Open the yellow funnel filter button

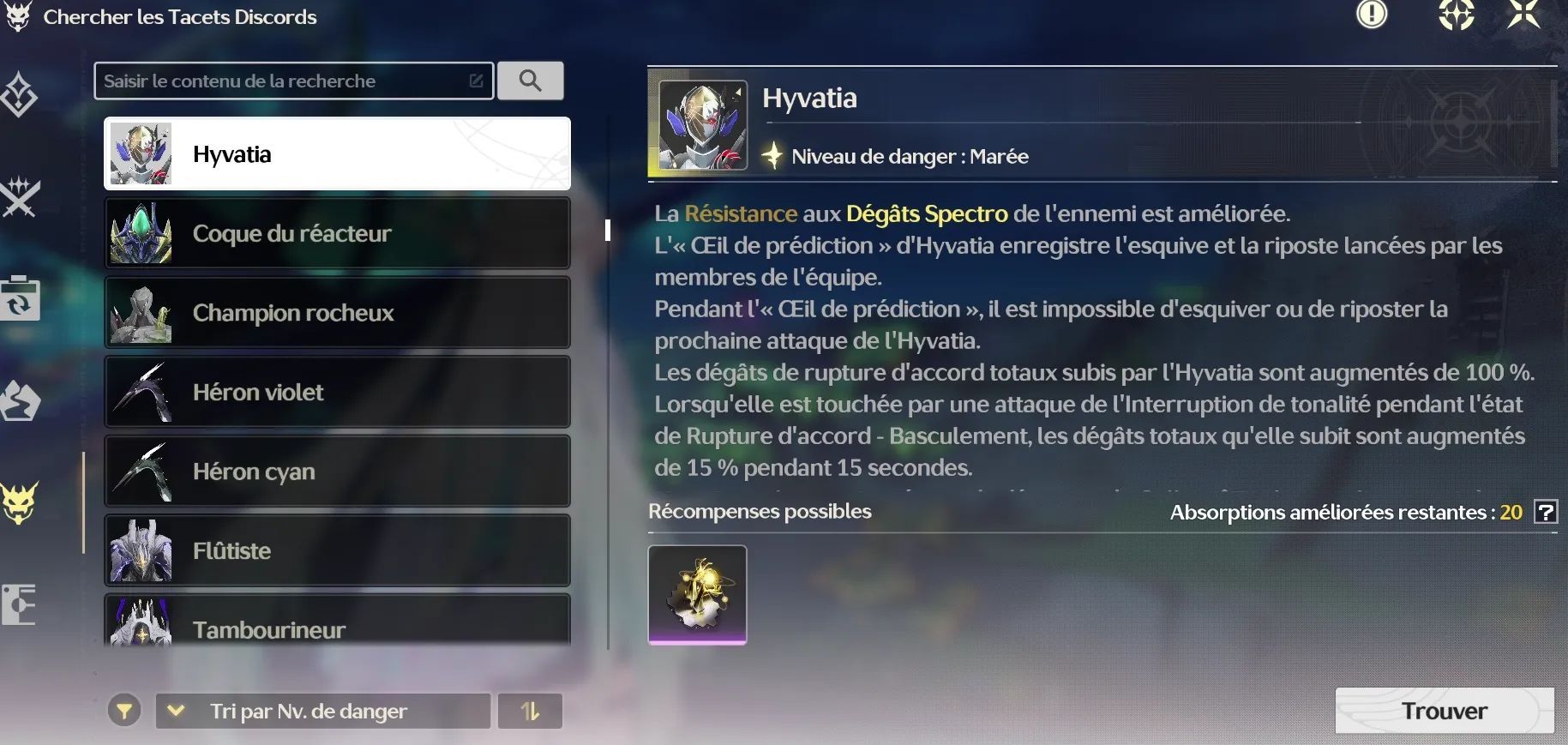(124, 711)
